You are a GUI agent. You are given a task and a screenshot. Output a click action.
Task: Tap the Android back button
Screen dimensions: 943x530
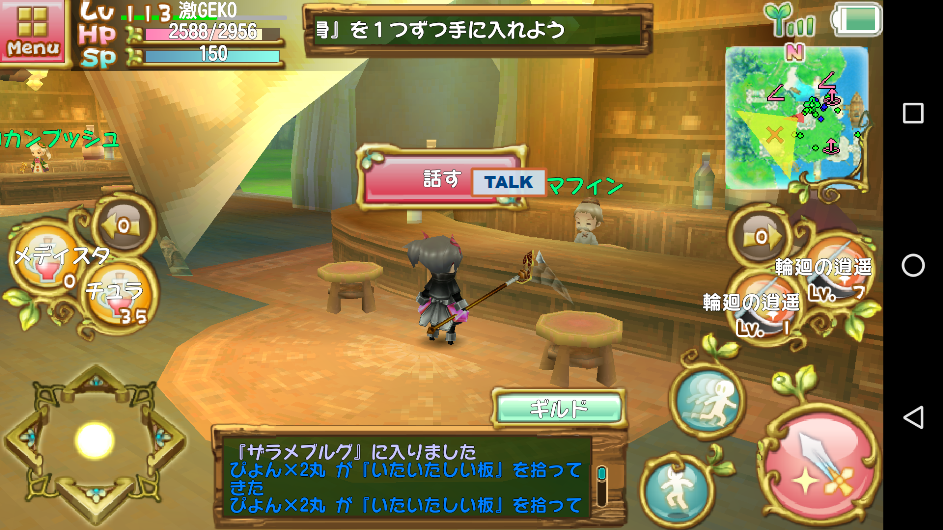[913, 417]
